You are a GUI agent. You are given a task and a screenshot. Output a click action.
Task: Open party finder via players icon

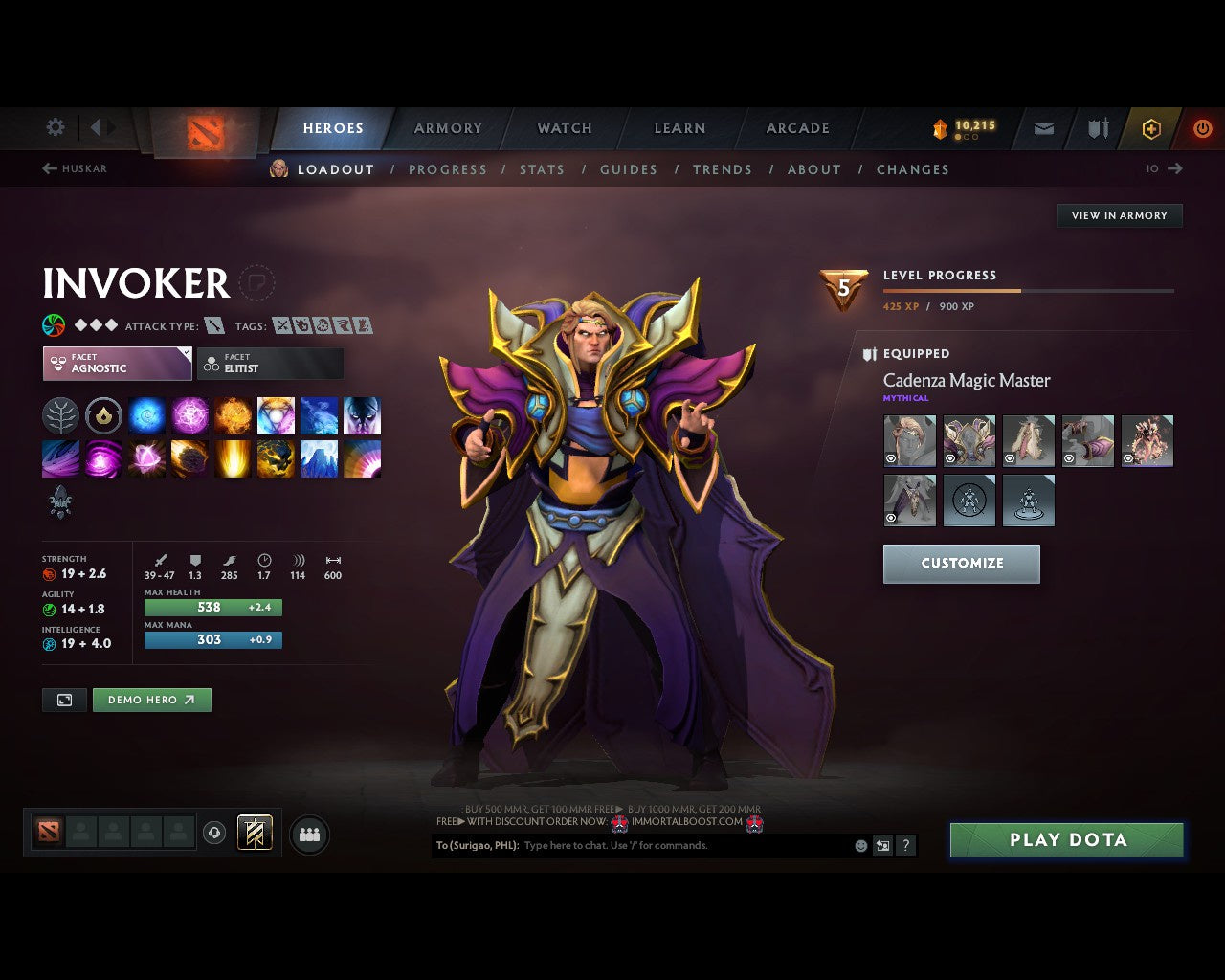pos(308,834)
